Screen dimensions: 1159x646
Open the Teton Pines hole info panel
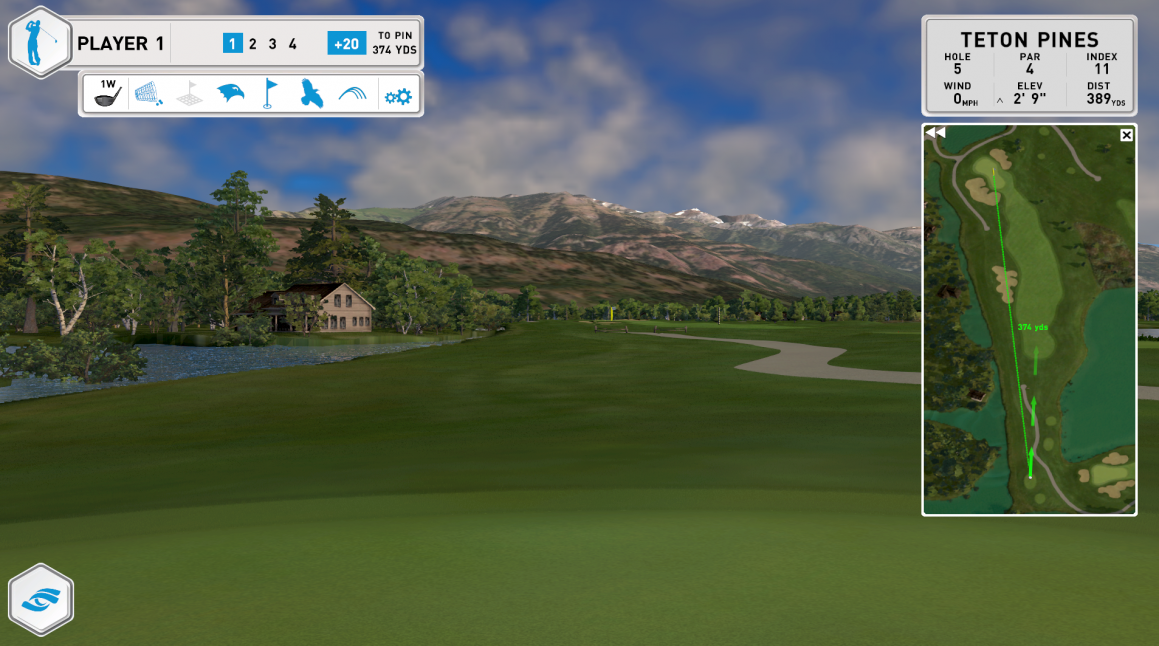click(1029, 66)
